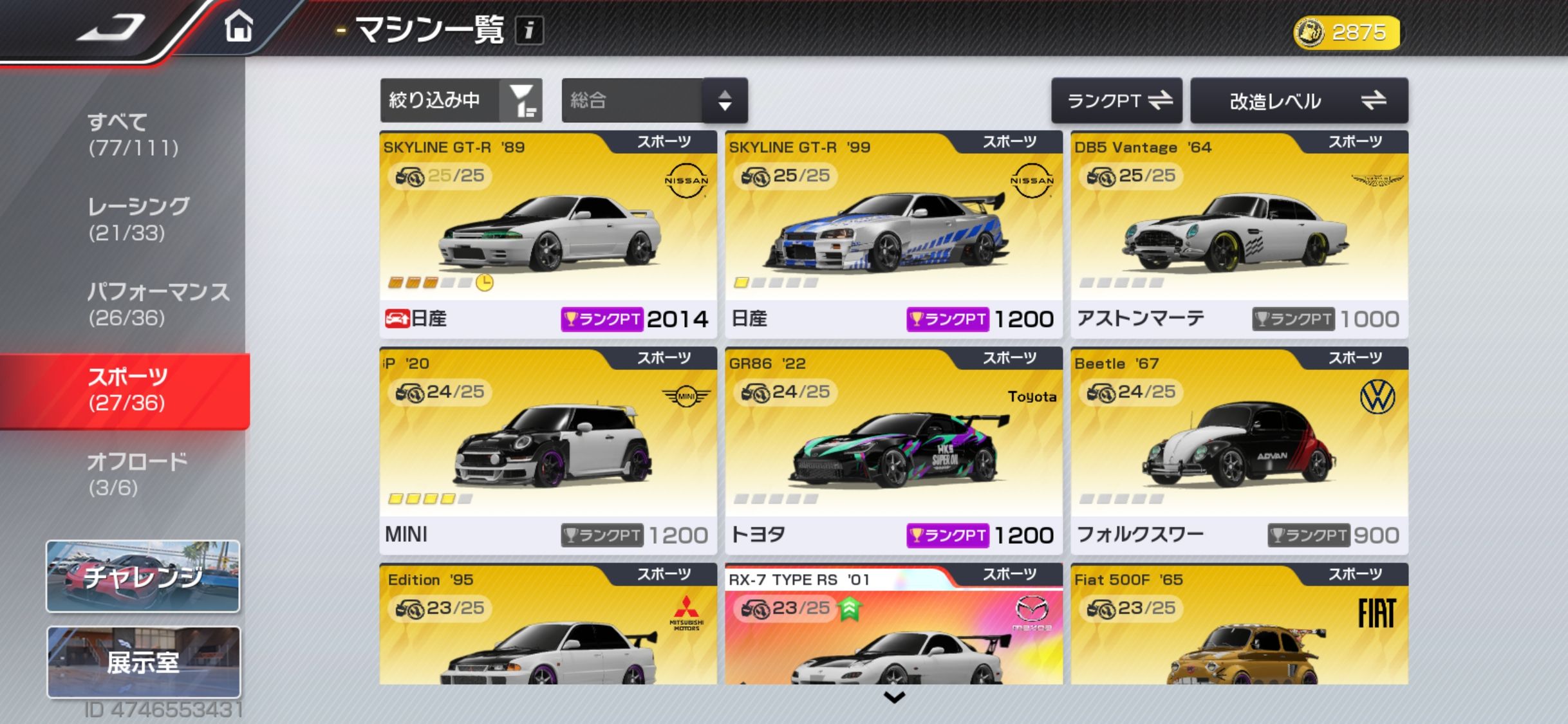Toggle the ランクPT display button
The width and height of the screenshot is (1568, 724).
1116,100
